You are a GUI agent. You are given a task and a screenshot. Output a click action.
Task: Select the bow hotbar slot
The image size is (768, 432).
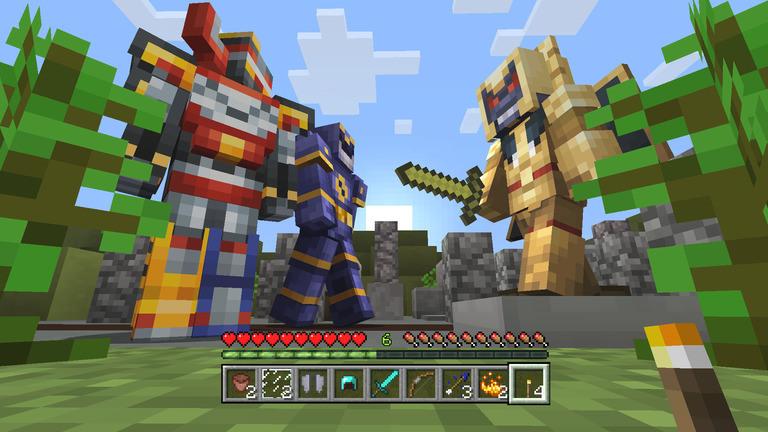click(x=419, y=382)
